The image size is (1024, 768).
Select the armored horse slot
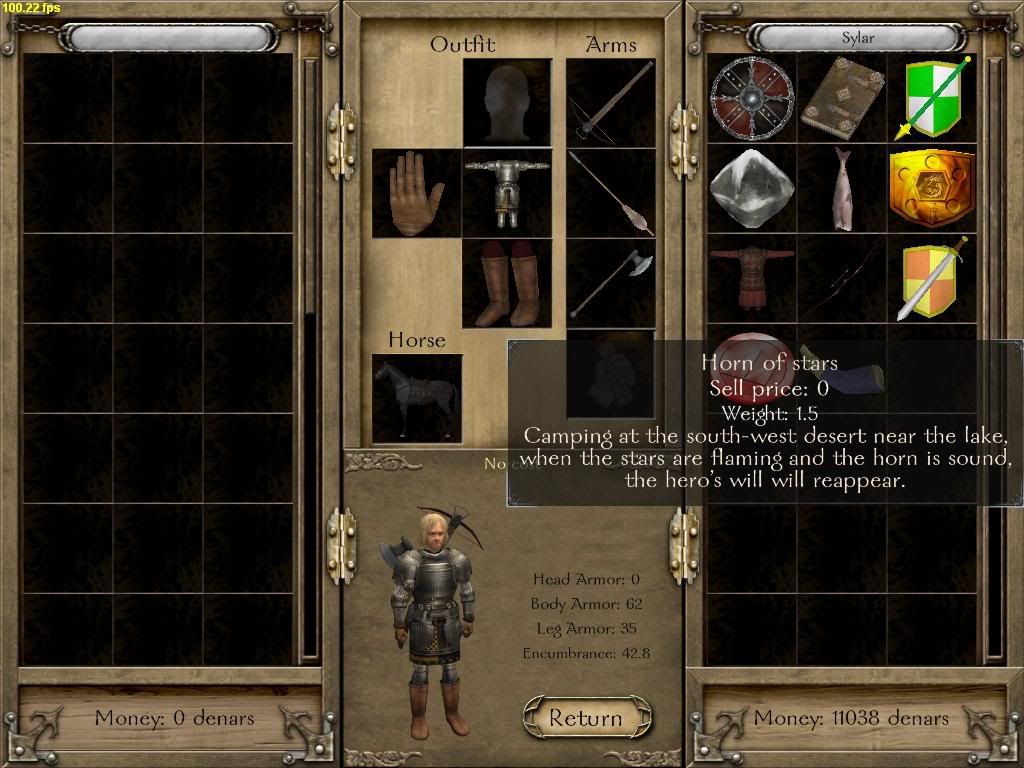(x=416, y=398)
